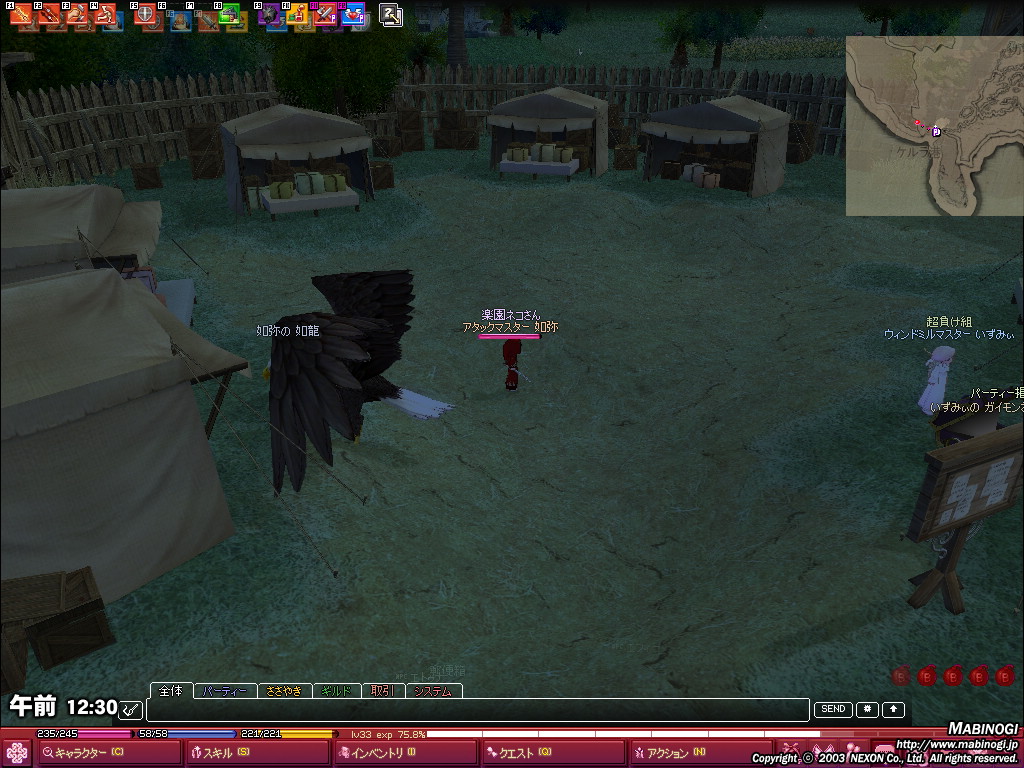Open the minimap of the area

(x=934, y=126)
